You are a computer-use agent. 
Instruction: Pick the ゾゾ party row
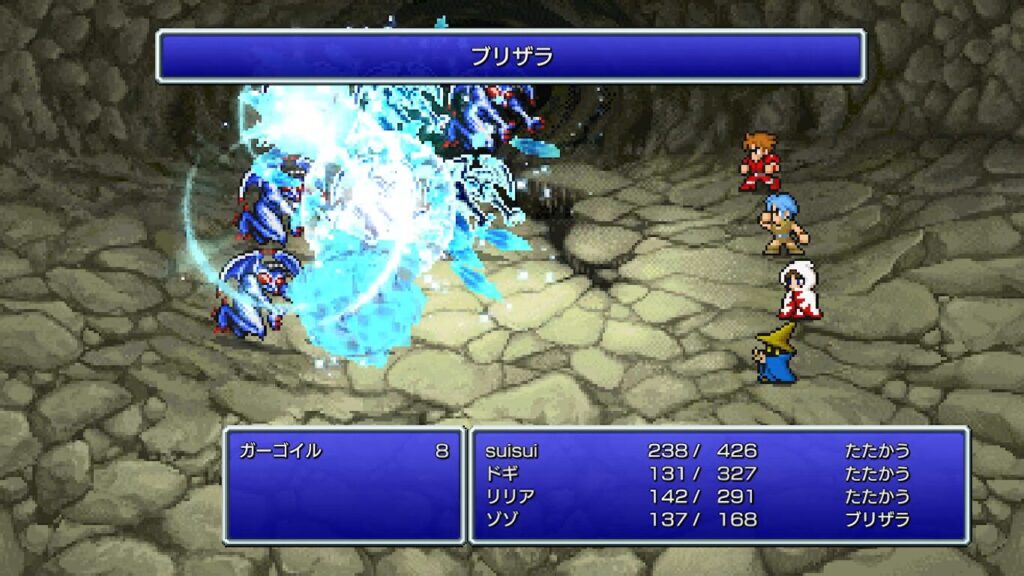500,520
